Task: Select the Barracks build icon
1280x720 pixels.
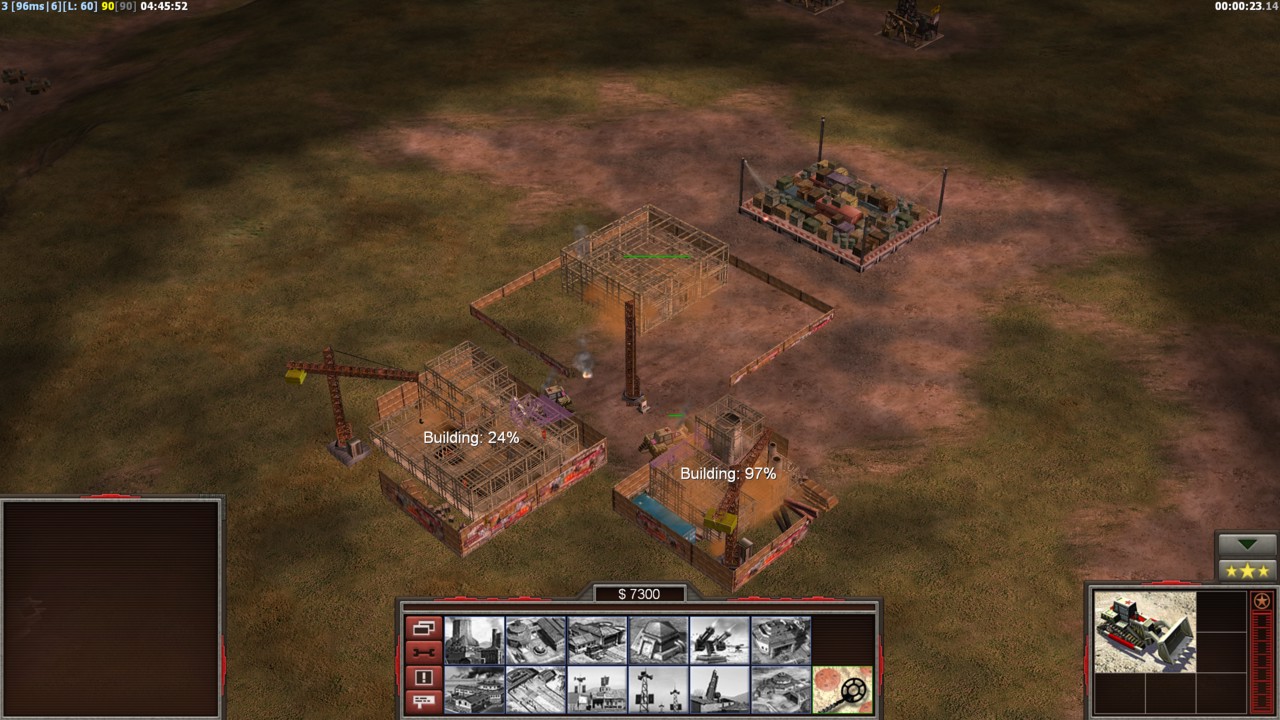Action: coord(536,640)
